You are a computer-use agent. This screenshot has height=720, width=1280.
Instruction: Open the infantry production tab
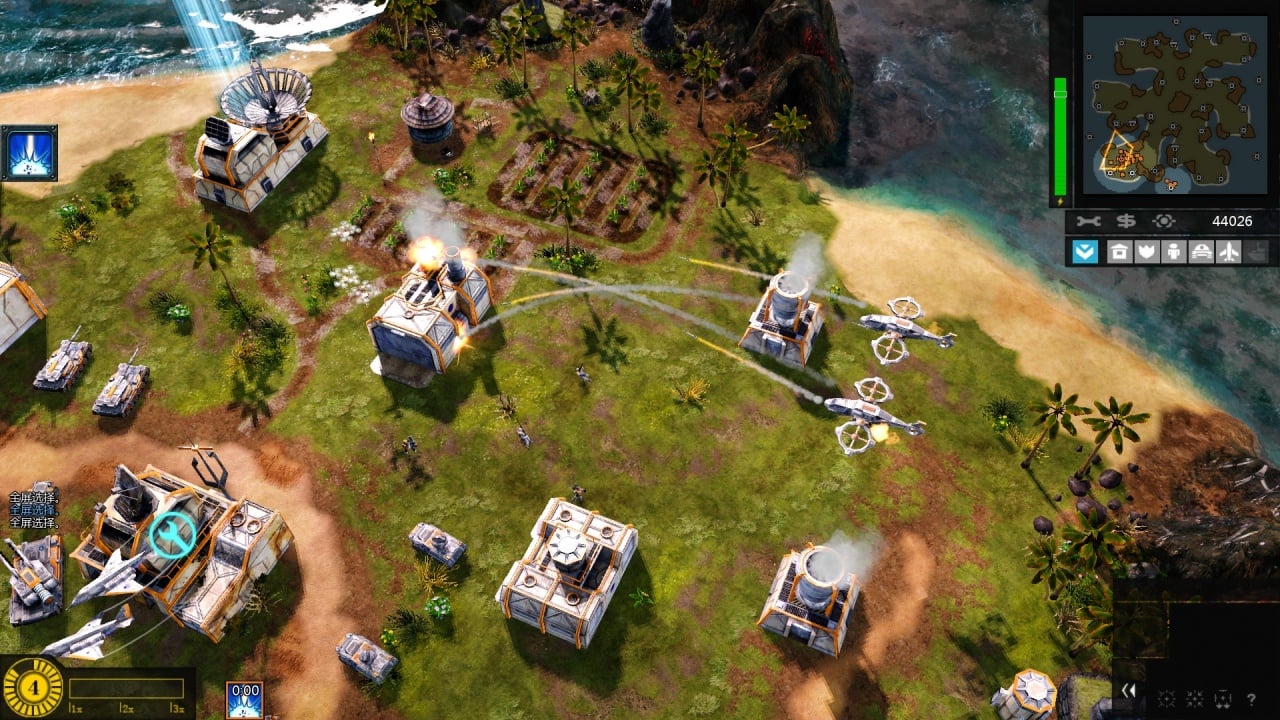click(x=1173, y=251)
